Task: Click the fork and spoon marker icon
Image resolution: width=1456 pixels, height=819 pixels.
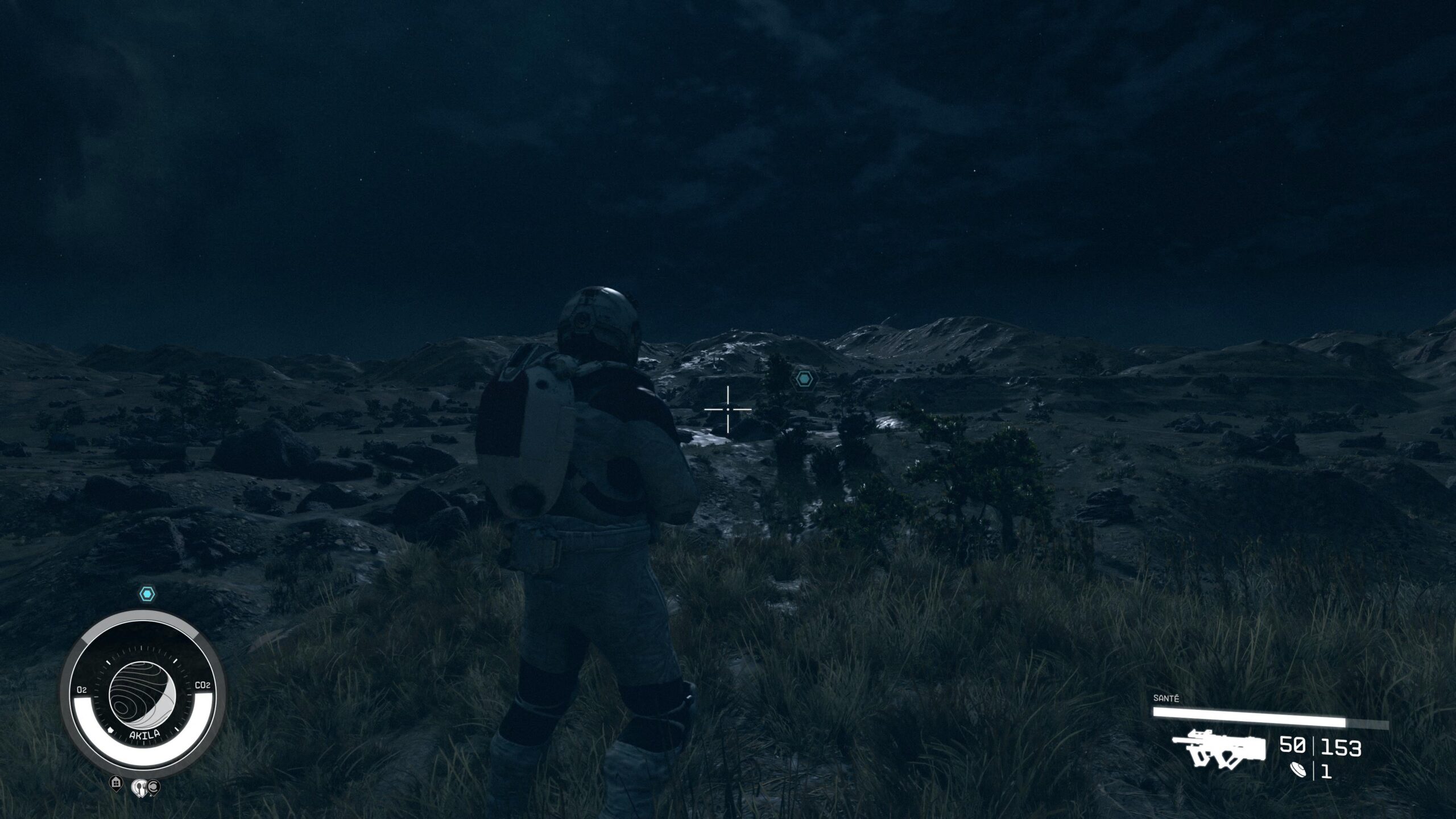Action: (139, 787)
